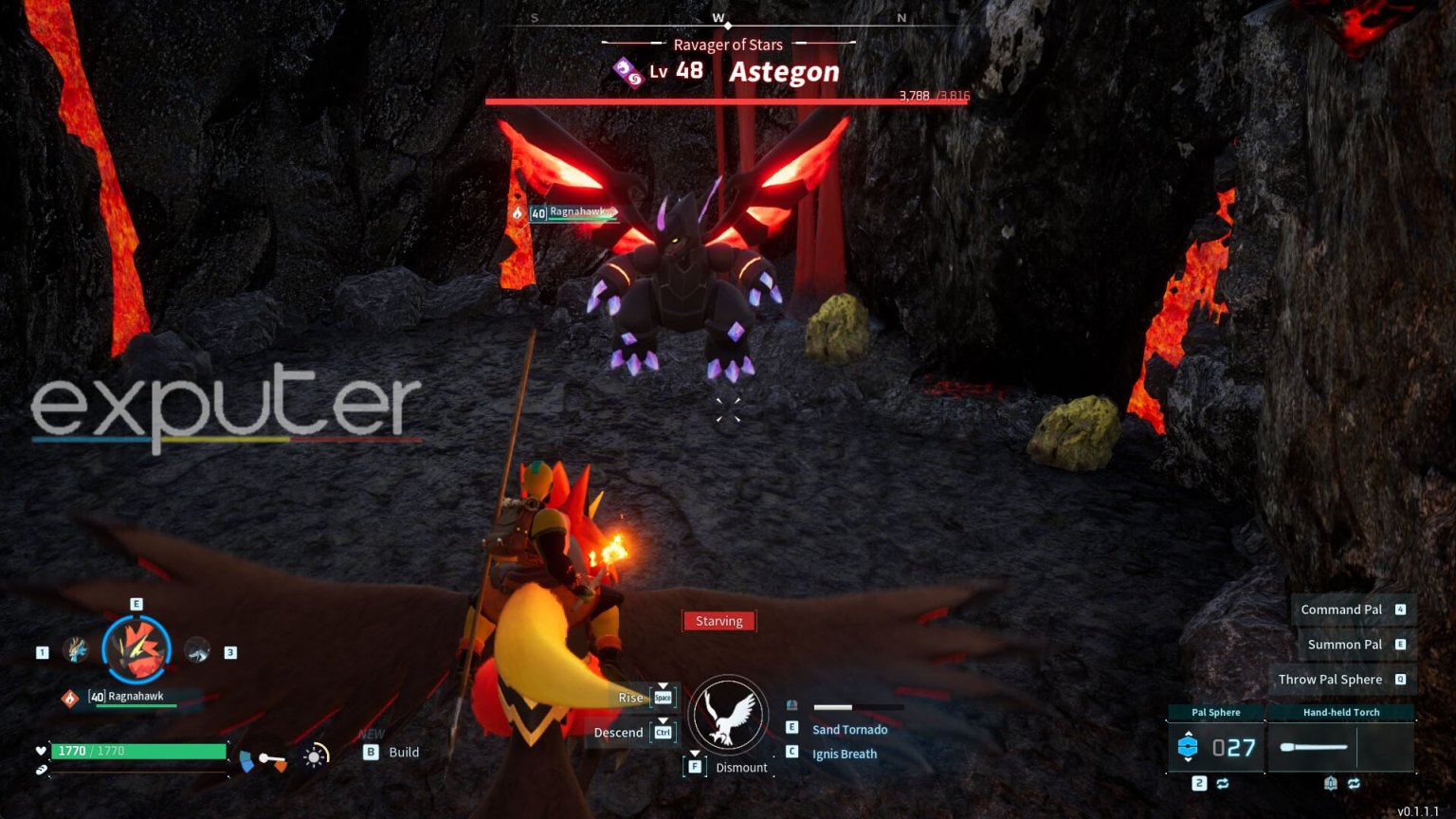
Task: Select the Ragnahawk portrait in the Pal roster
Action: [136, 649]
